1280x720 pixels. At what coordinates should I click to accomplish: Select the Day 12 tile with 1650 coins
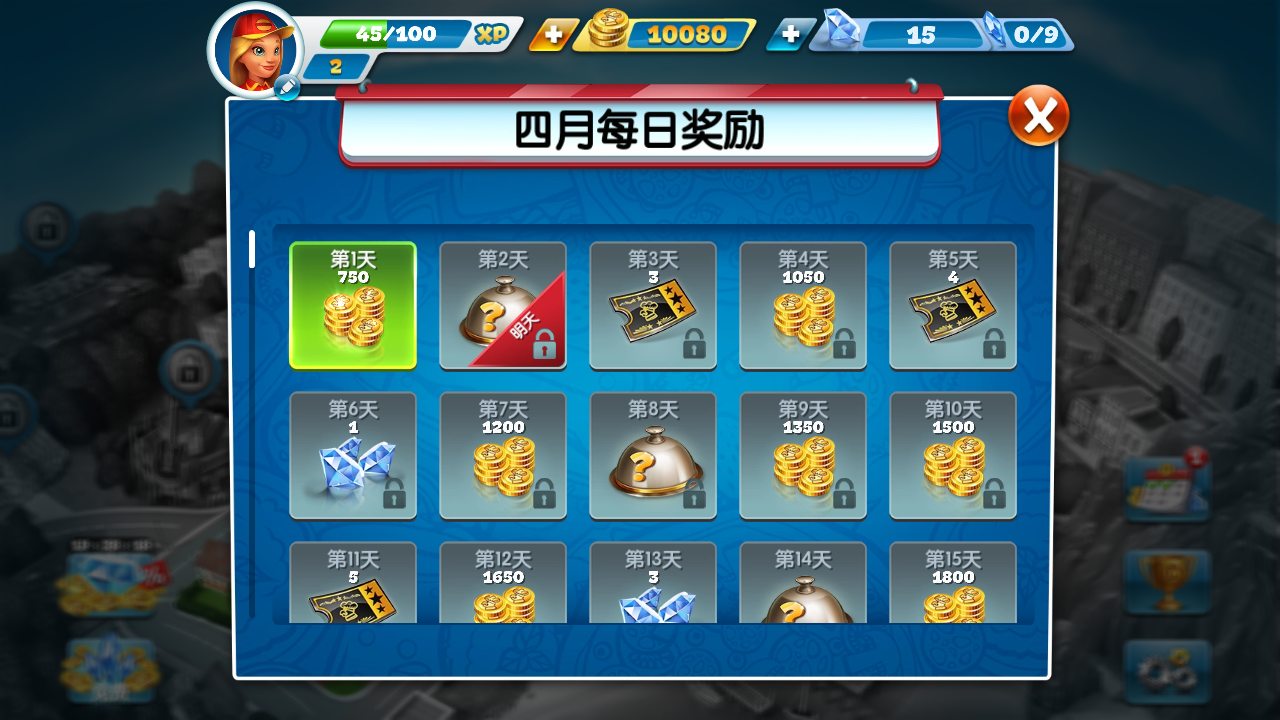click(x=503, y=583)
